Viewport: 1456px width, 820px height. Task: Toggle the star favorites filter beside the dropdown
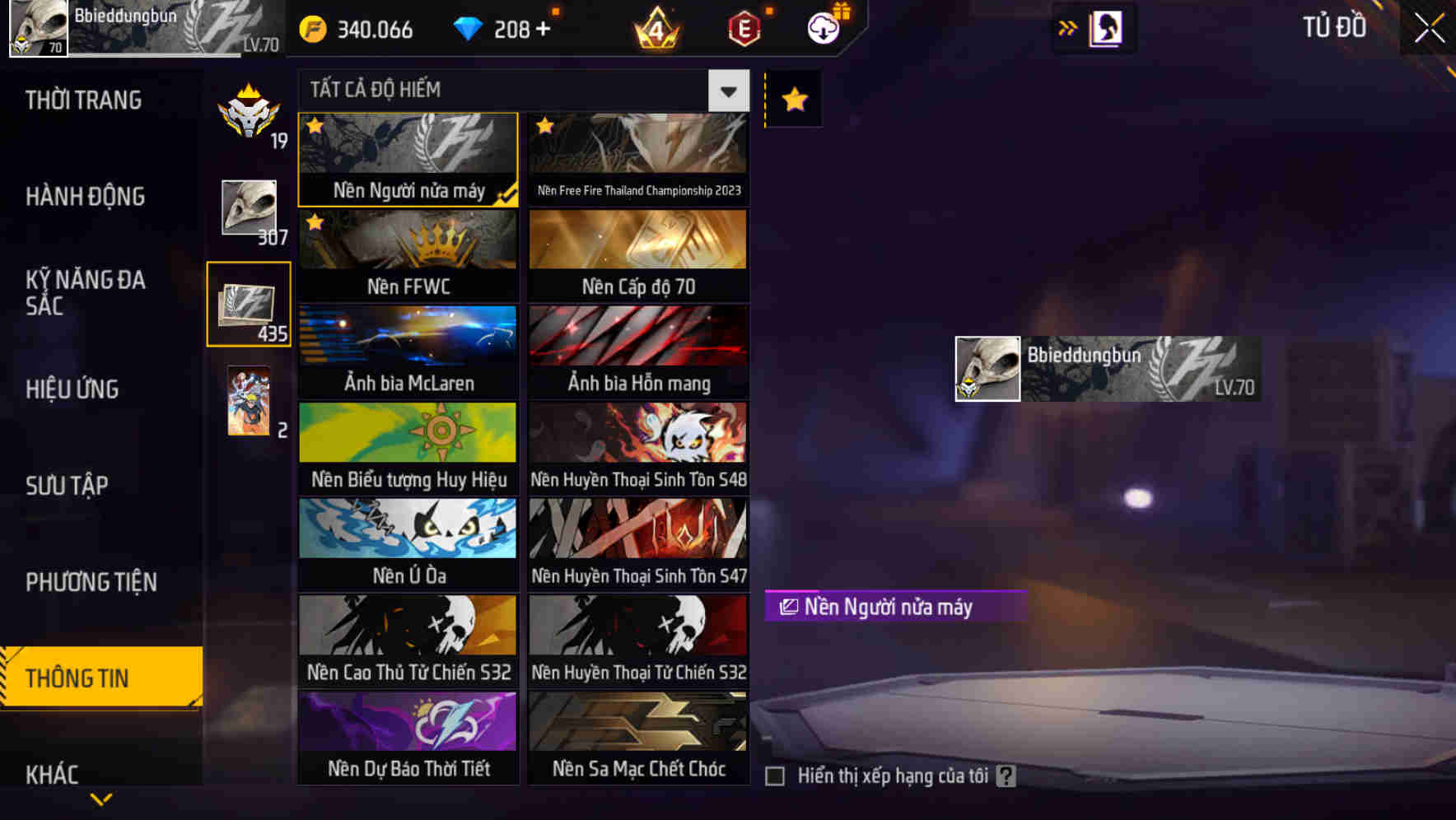coord(792,100)
